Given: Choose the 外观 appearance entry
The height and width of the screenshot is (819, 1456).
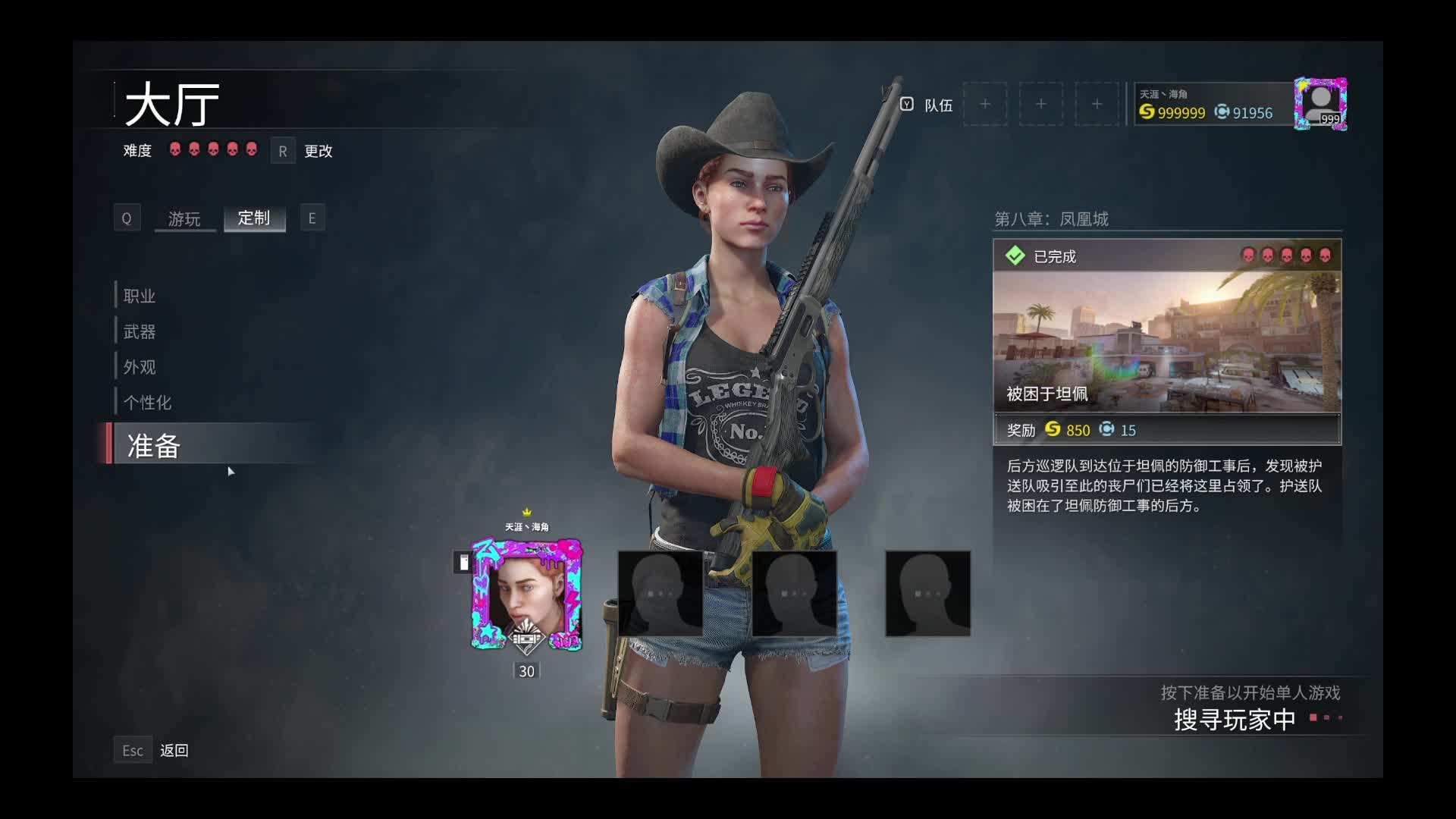Looking at the screenshot, I should tap(140, 367).
